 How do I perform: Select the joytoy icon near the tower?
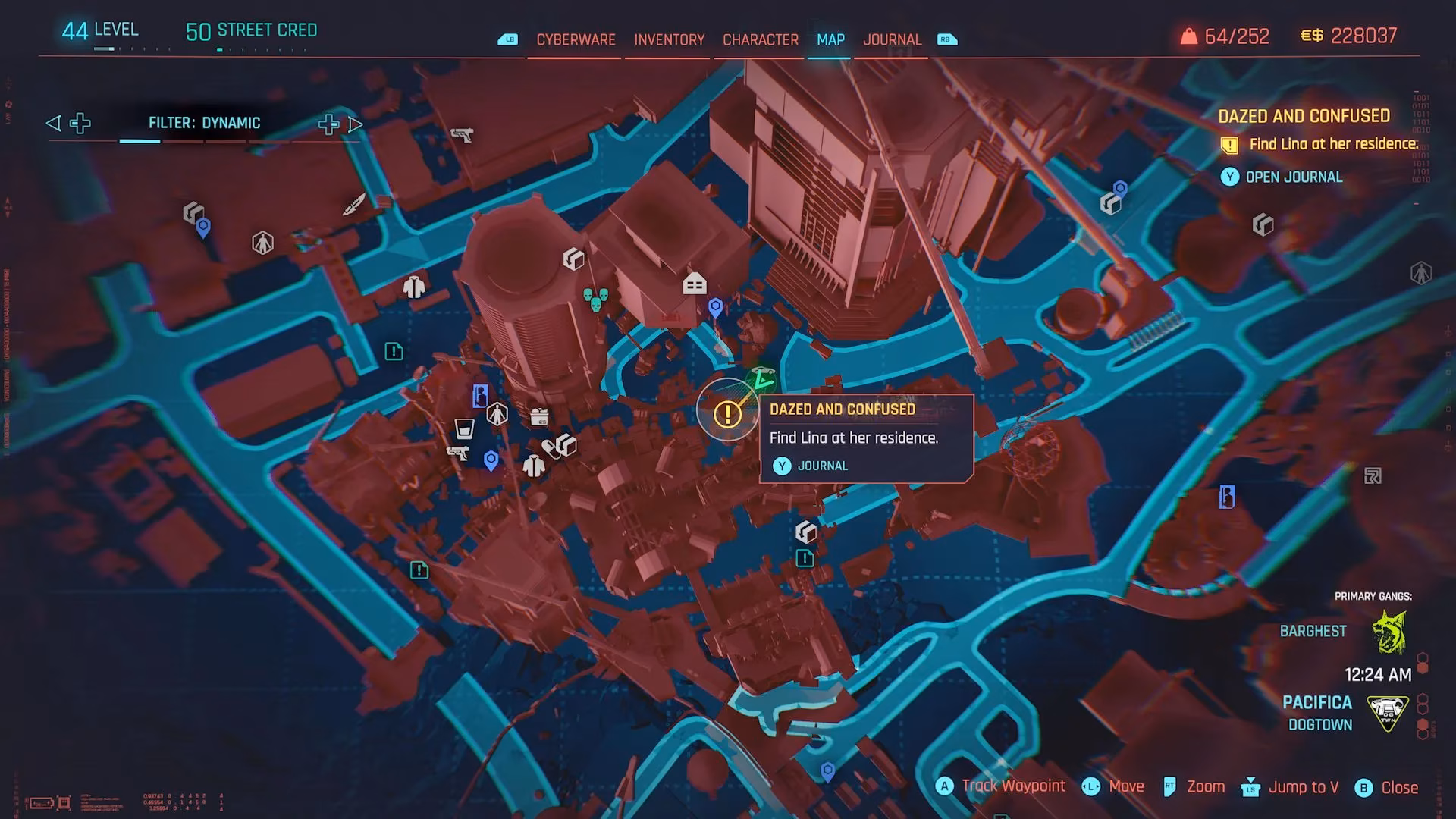pyautogui.click(x=479, y=394)
